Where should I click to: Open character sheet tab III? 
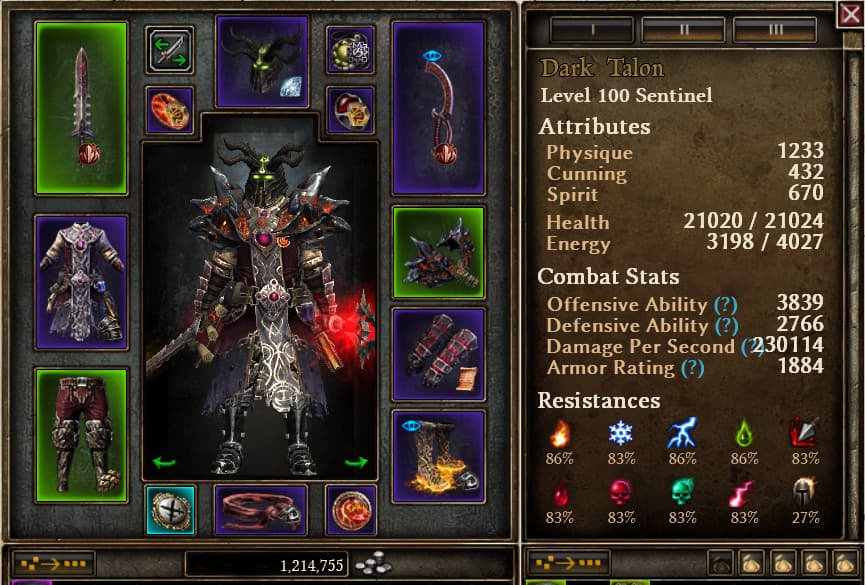[774, 29]
